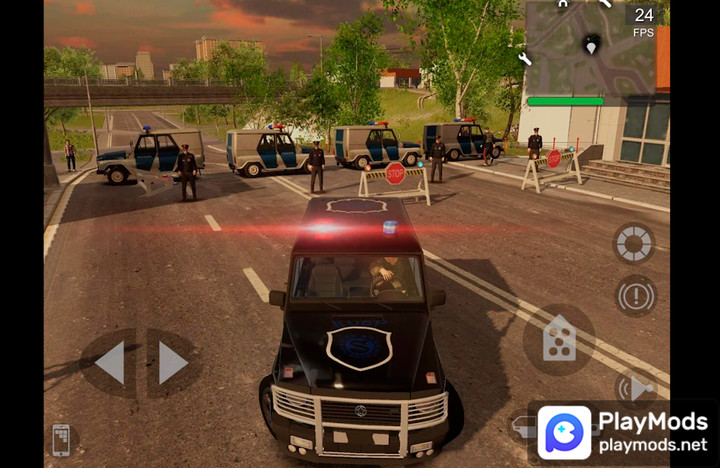Tap the steer right arrow
This screenshot has width=720, height=468.
(x=172, y=362)
